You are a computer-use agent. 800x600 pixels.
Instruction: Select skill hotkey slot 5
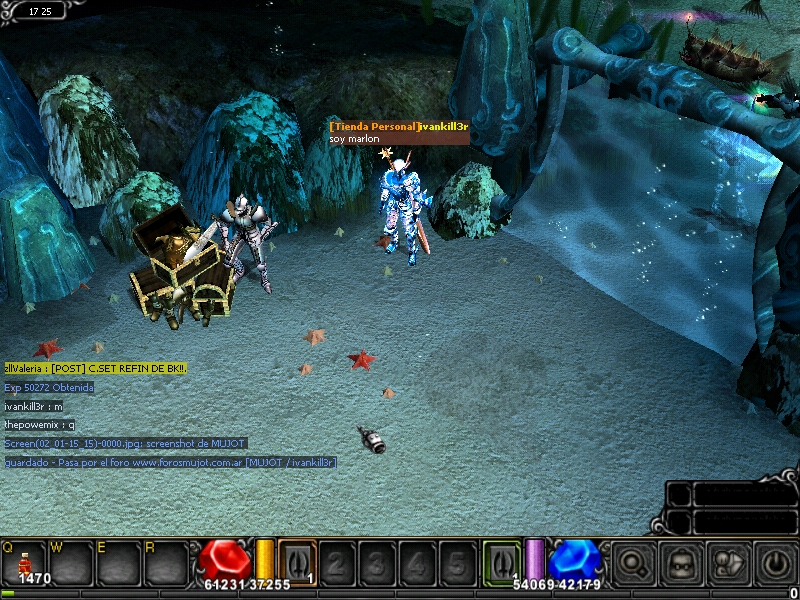coord(457,563)
